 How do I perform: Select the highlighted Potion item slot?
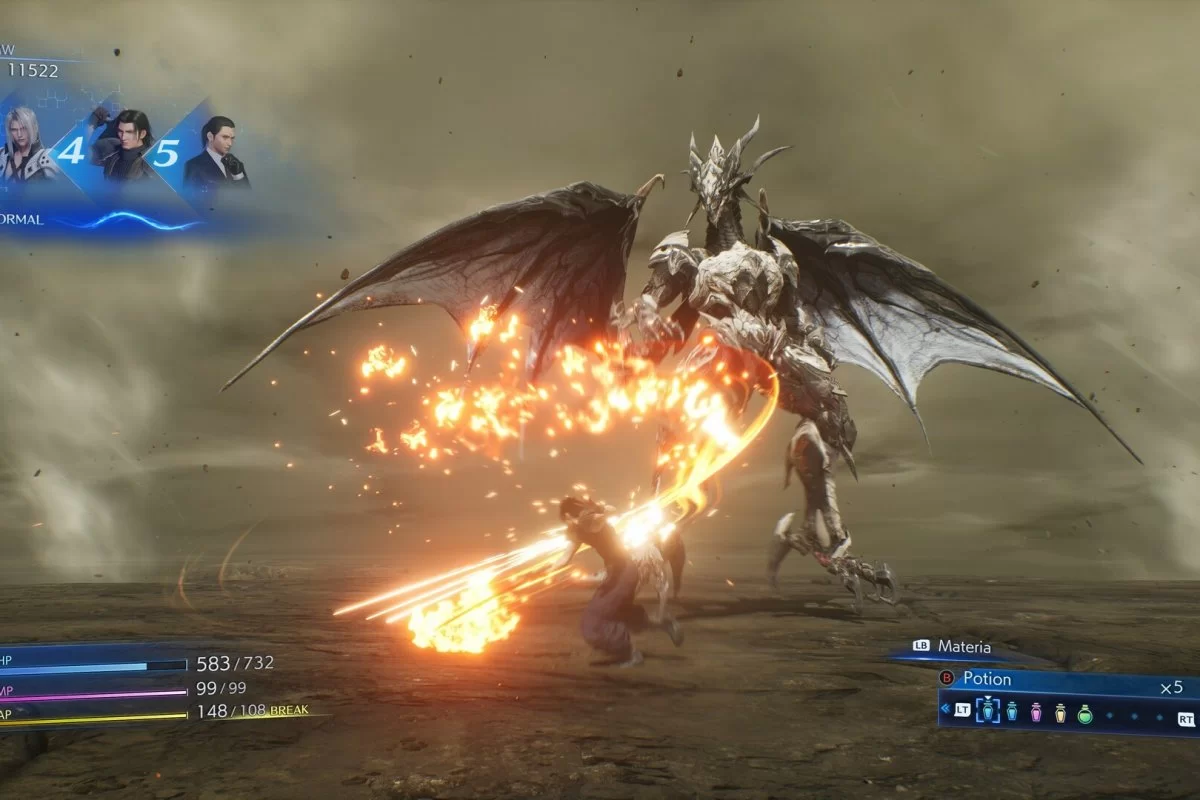[x=987, y=711]
